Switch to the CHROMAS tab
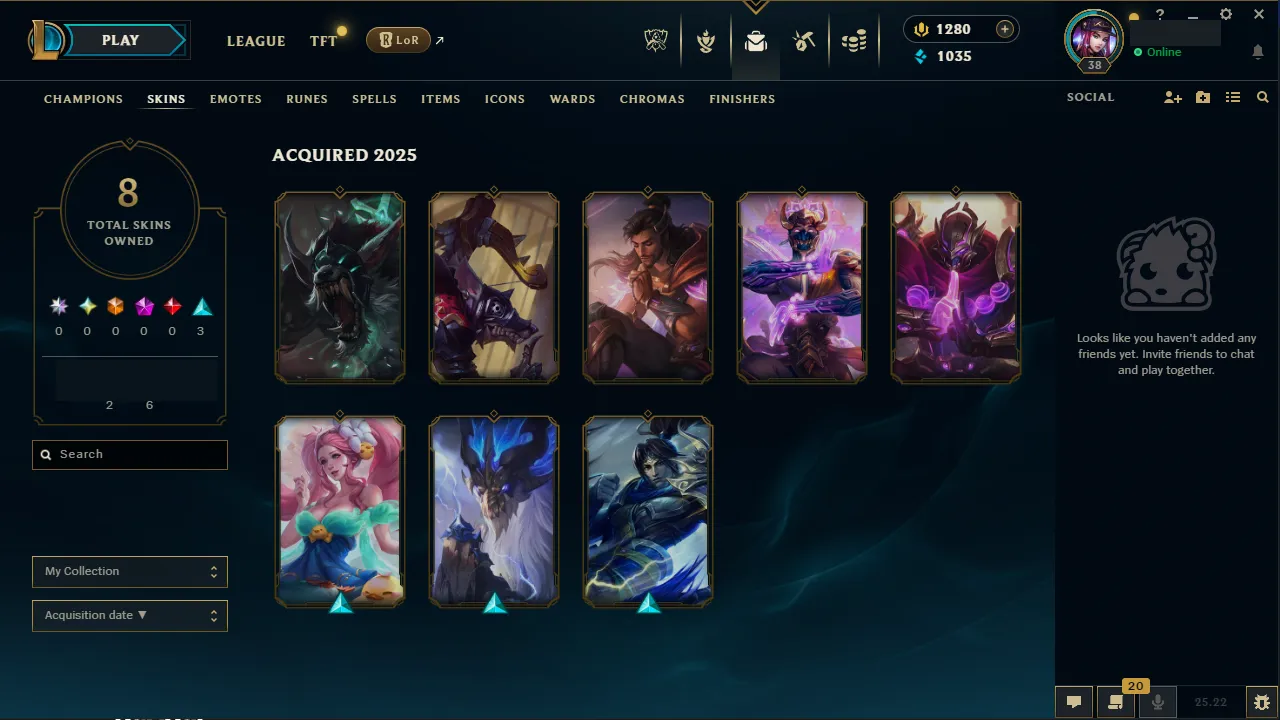The image size is (1280, 720). coord(652,99)
